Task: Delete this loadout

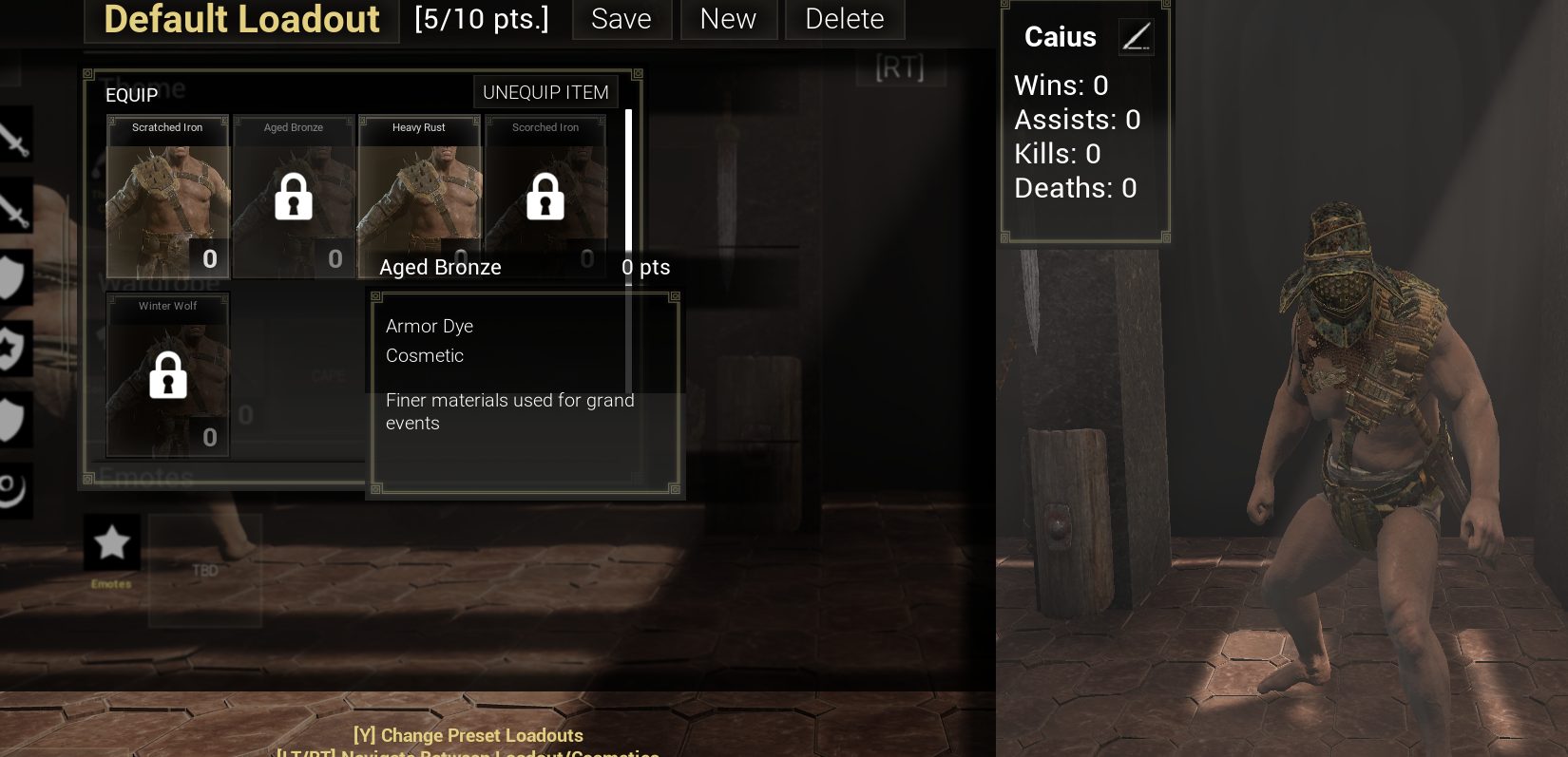Action: pyautogui.click(x=844, y=19)
